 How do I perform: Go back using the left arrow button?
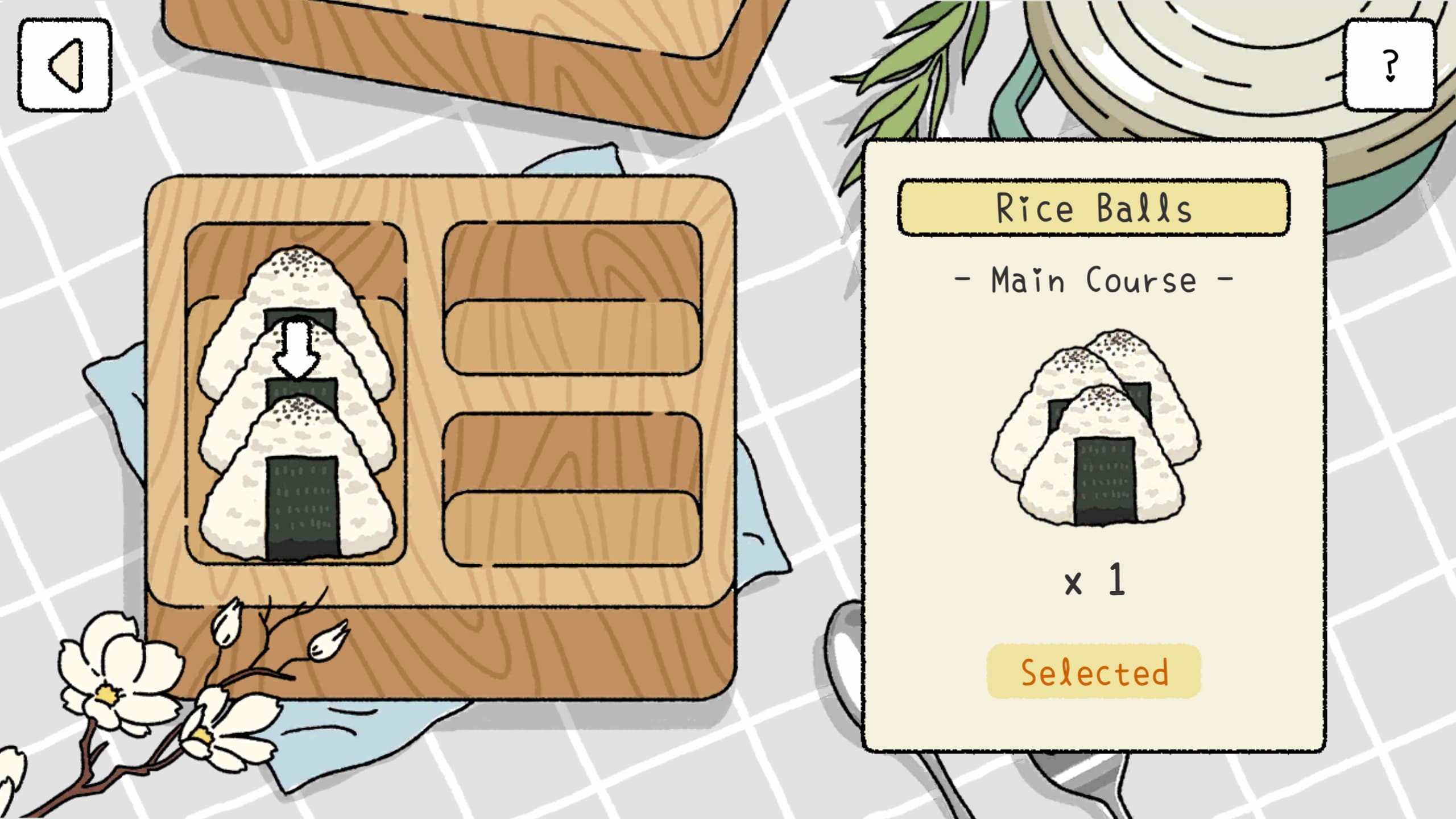click(65, 65)
